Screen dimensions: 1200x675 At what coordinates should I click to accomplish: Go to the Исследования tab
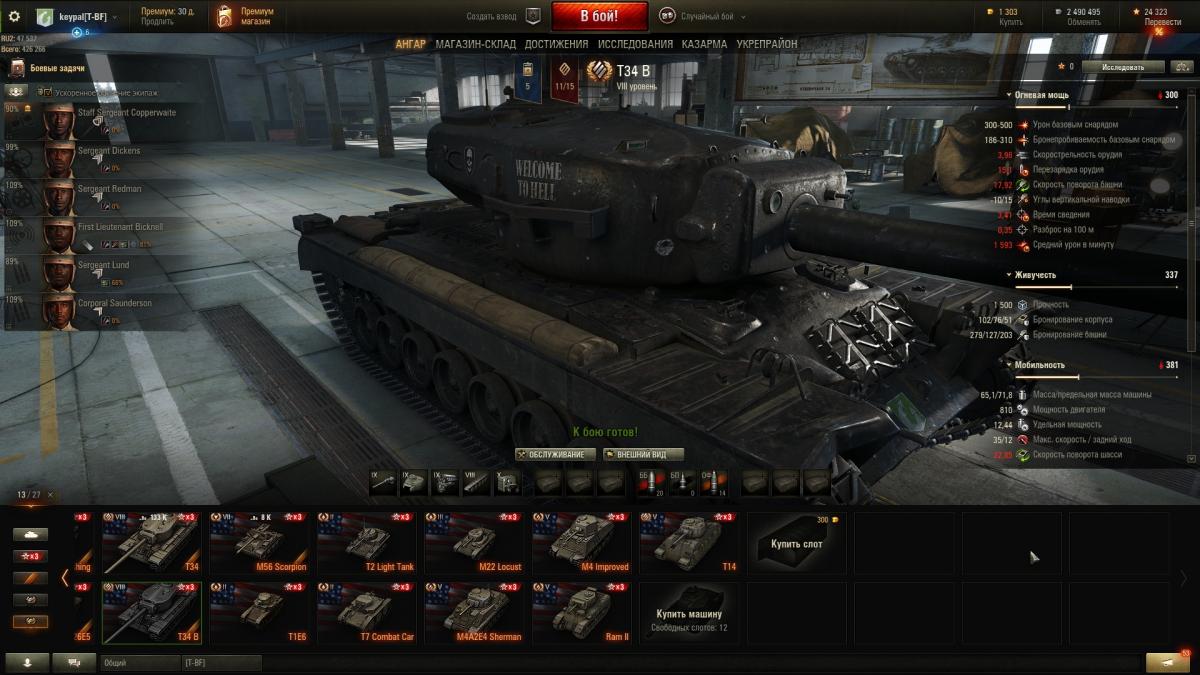(635, 45)
